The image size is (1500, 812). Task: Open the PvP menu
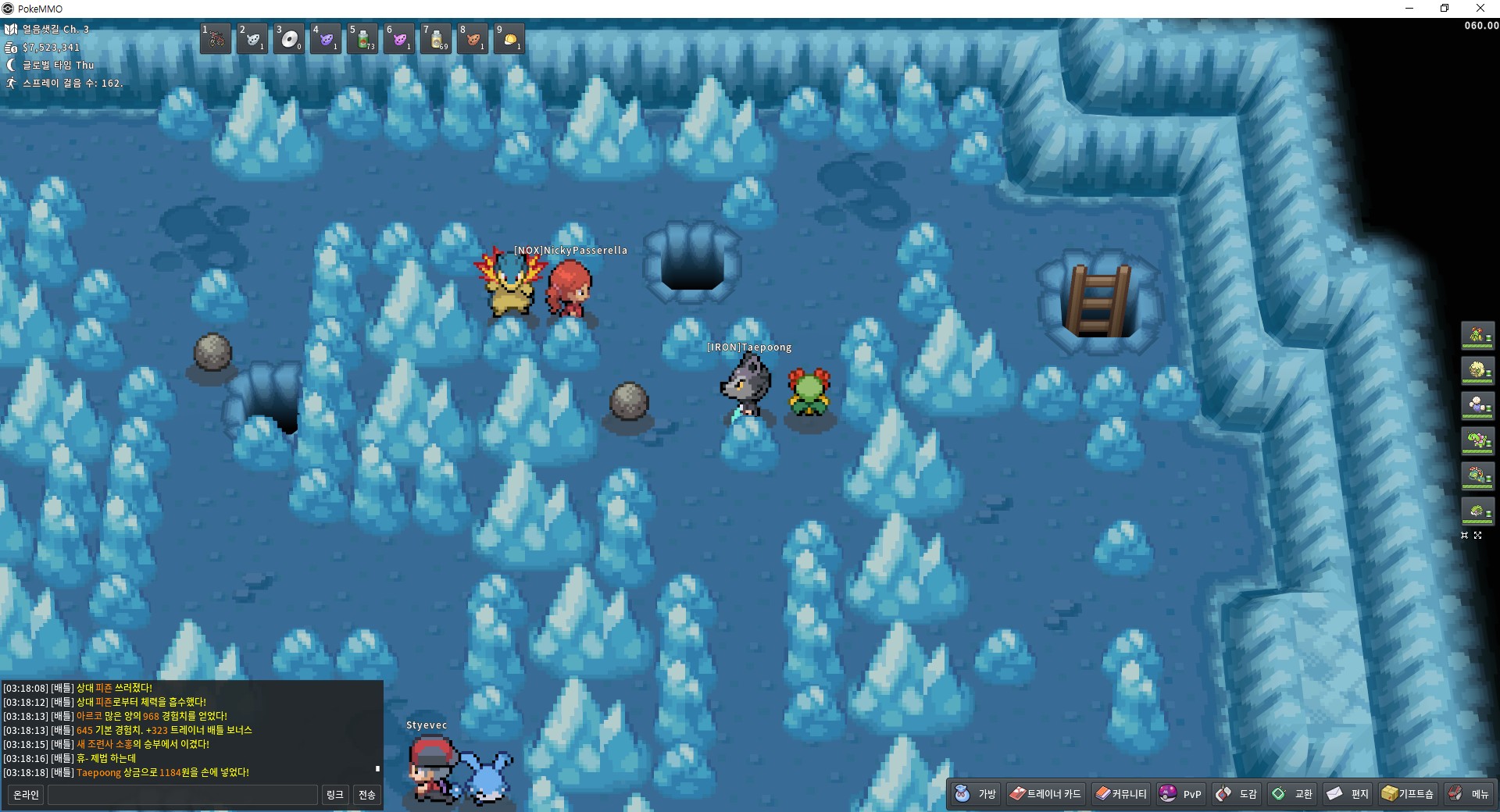click(1180, 794)
